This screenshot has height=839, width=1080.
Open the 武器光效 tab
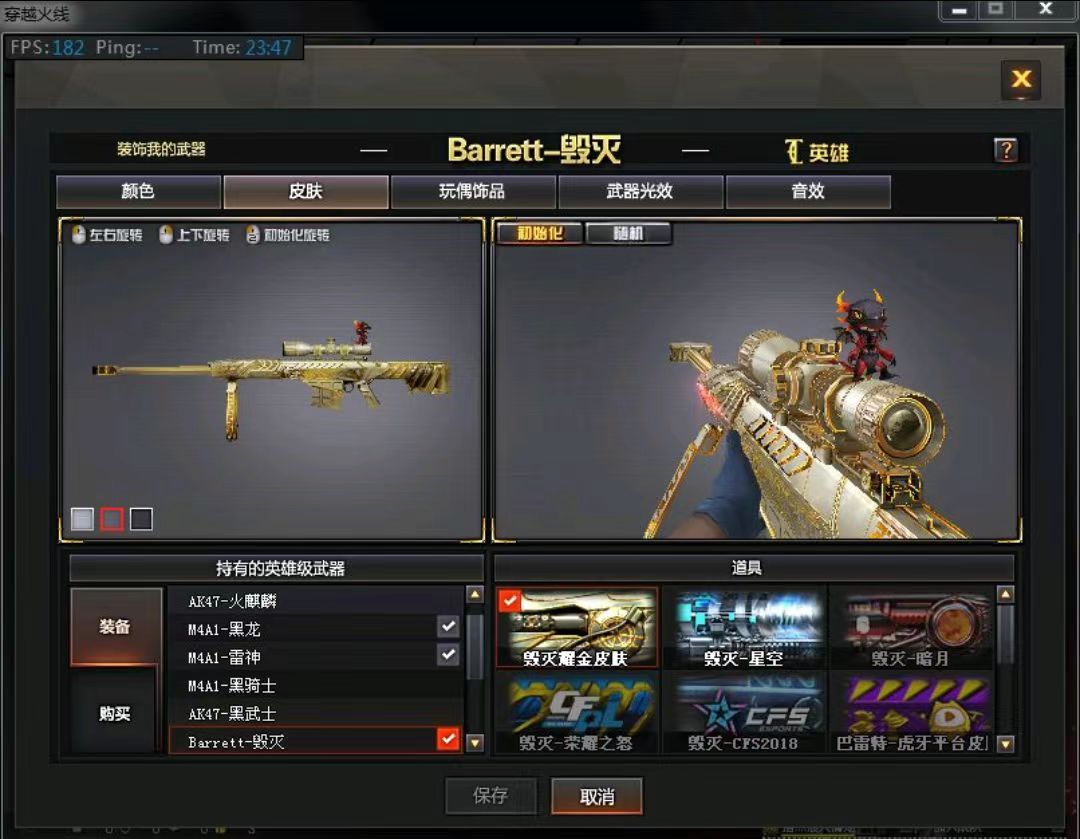(x=640, y=192)
